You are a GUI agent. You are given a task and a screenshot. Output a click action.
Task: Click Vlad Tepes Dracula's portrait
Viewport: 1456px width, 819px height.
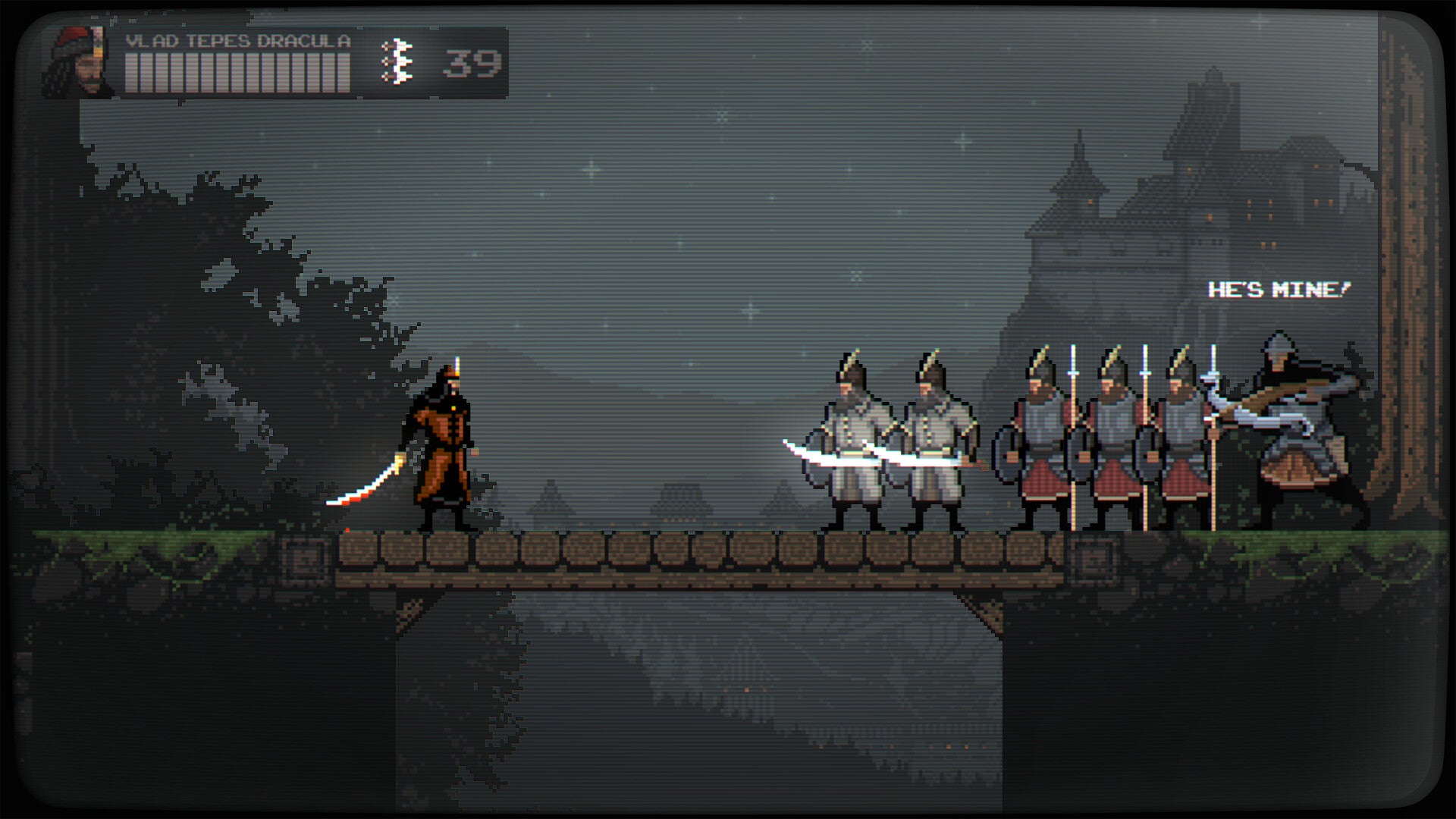(x=80, y=62)
